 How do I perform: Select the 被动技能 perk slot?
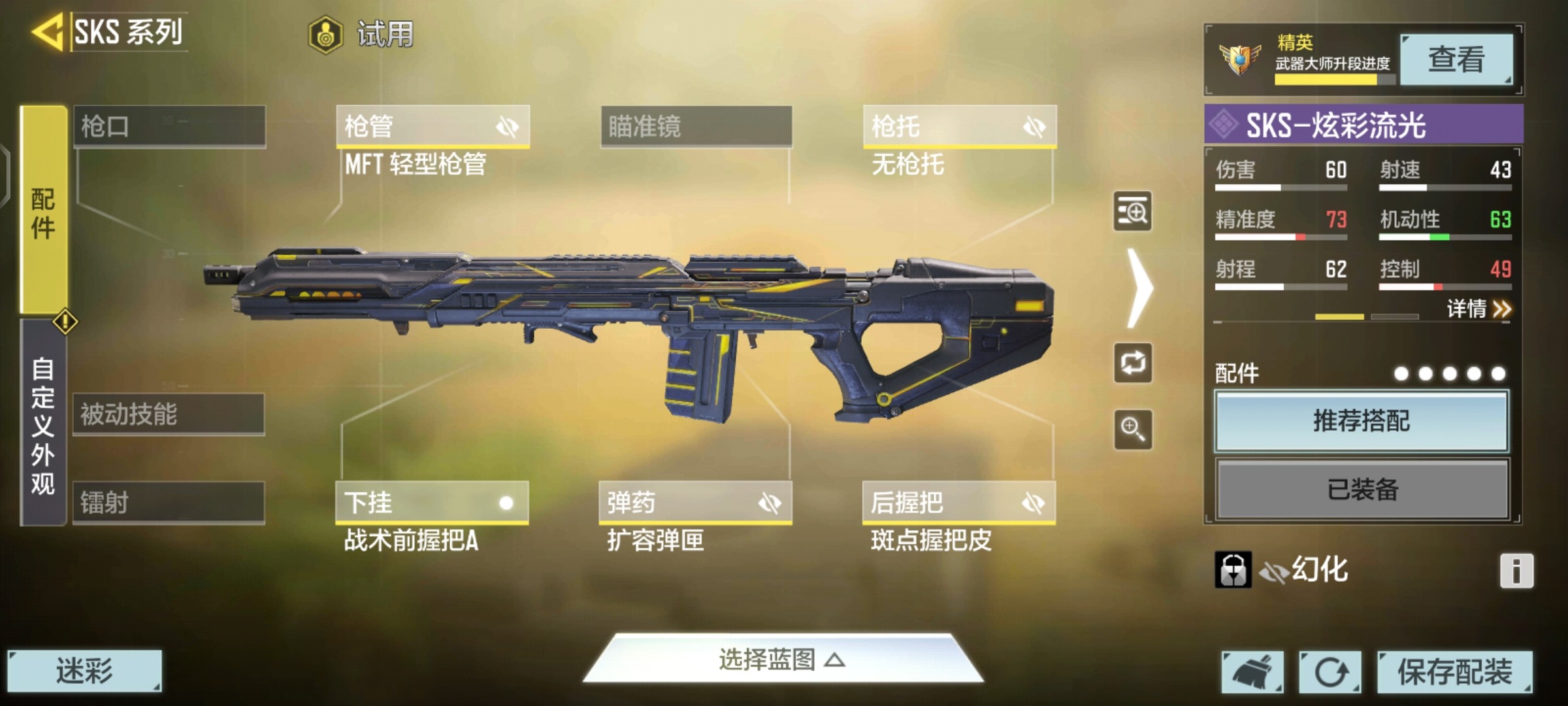pyautogui.click(x=169, y=414)
